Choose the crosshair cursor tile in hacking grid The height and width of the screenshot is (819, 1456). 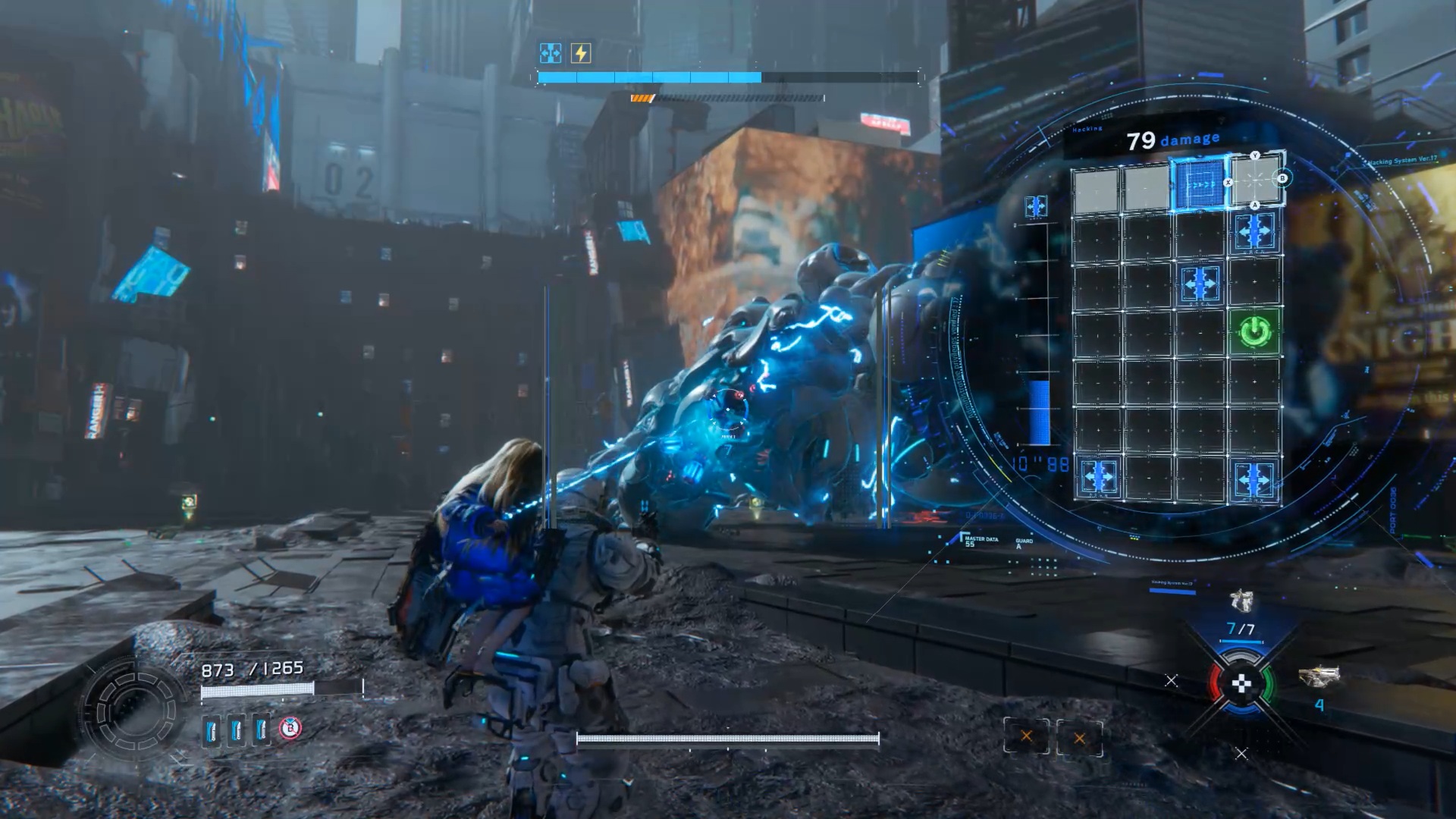[x=1255, y=182]
